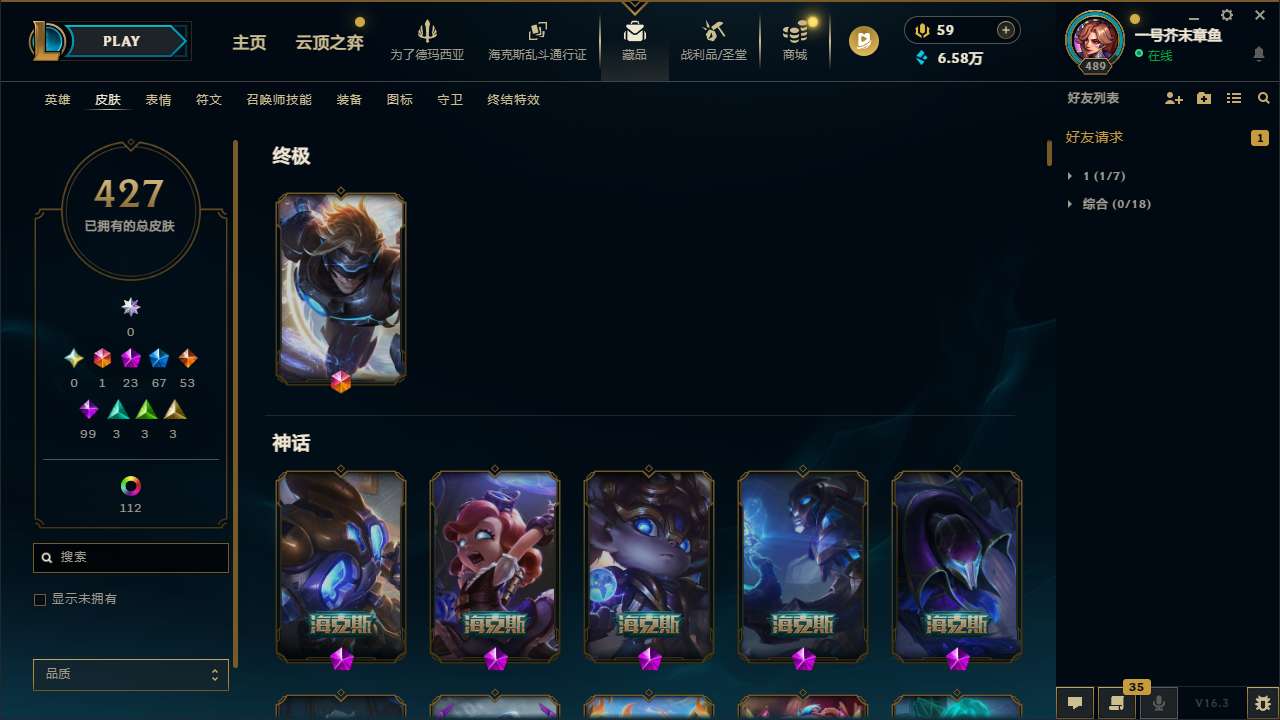Open the 品质 quality dropdown

click(x=130, y=674)
